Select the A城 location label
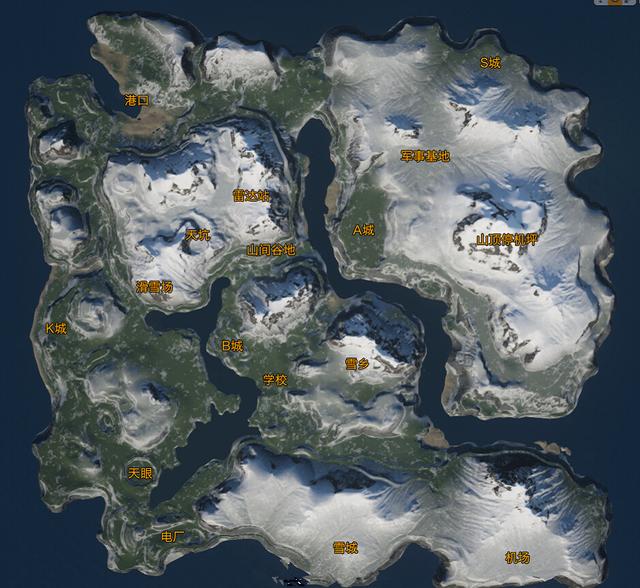The width and height of the screenshot is (640, 588). [363, 229]
